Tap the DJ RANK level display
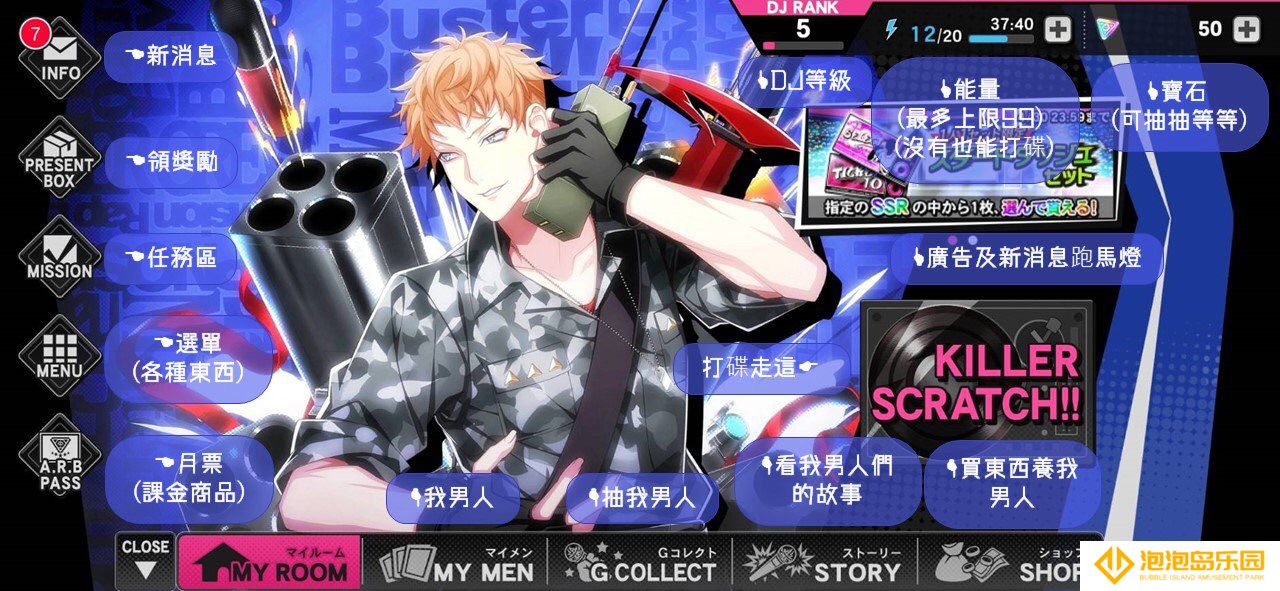The height and width of the screenshot is (591, 1280). tap(804, 27)
